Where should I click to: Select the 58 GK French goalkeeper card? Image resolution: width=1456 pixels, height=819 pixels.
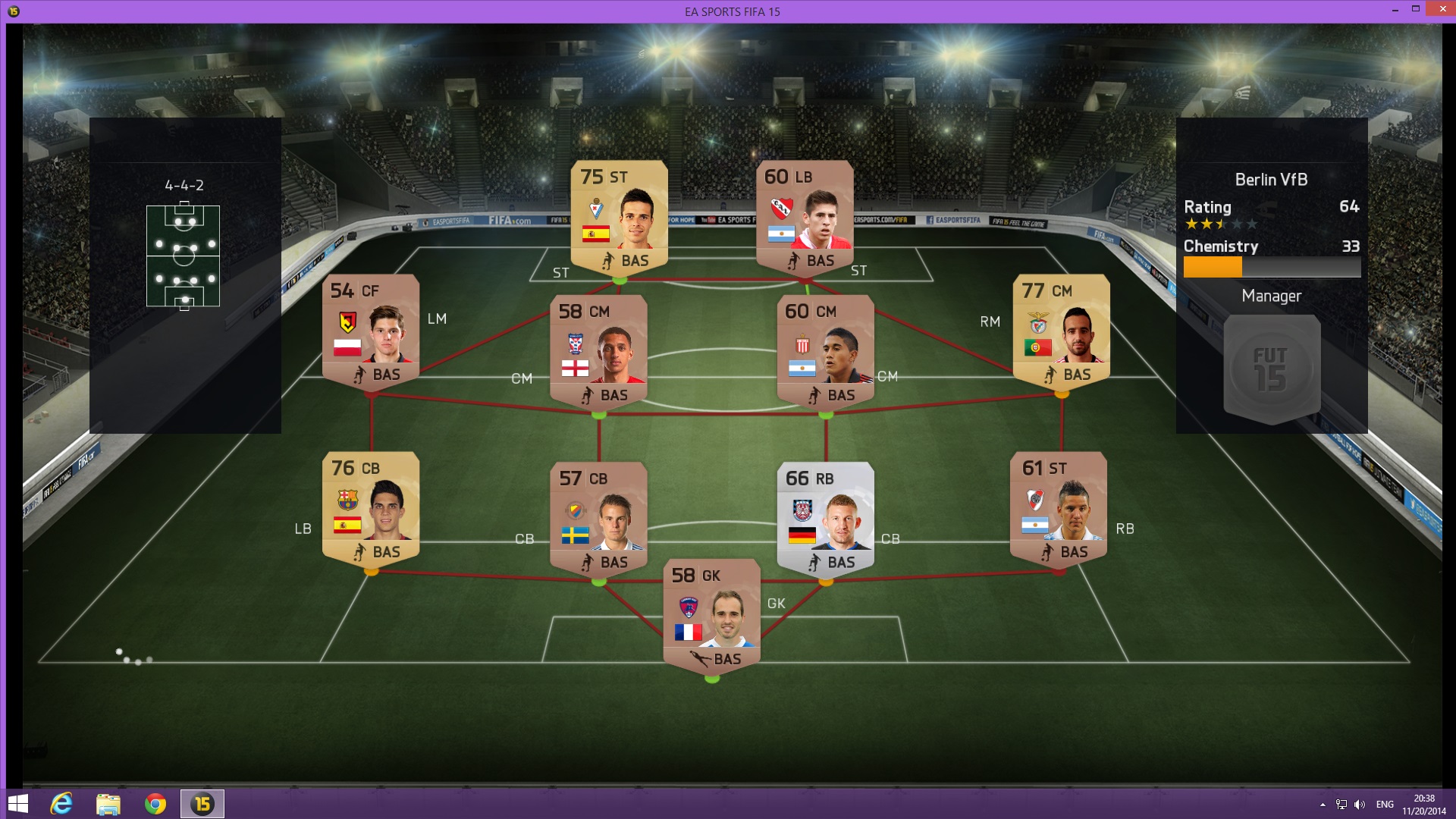(x=711, y=616)
